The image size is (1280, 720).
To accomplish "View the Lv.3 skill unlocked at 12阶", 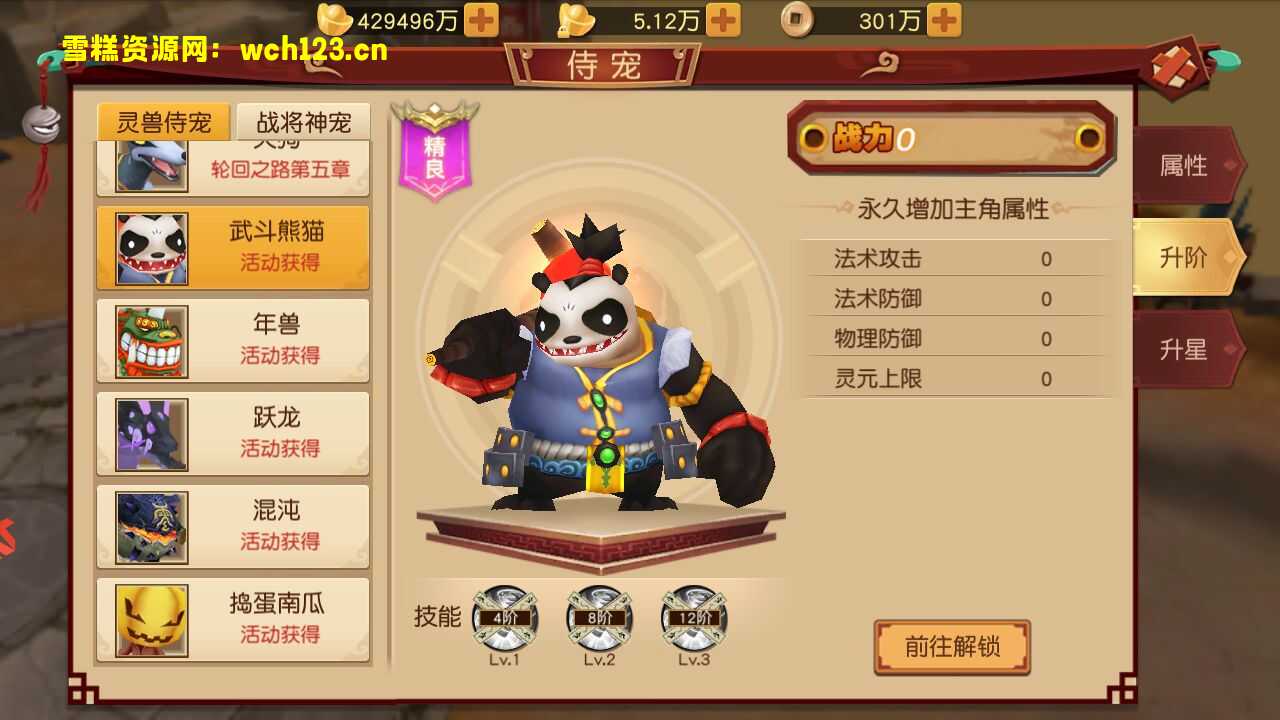I will click(x=693, y=619).
